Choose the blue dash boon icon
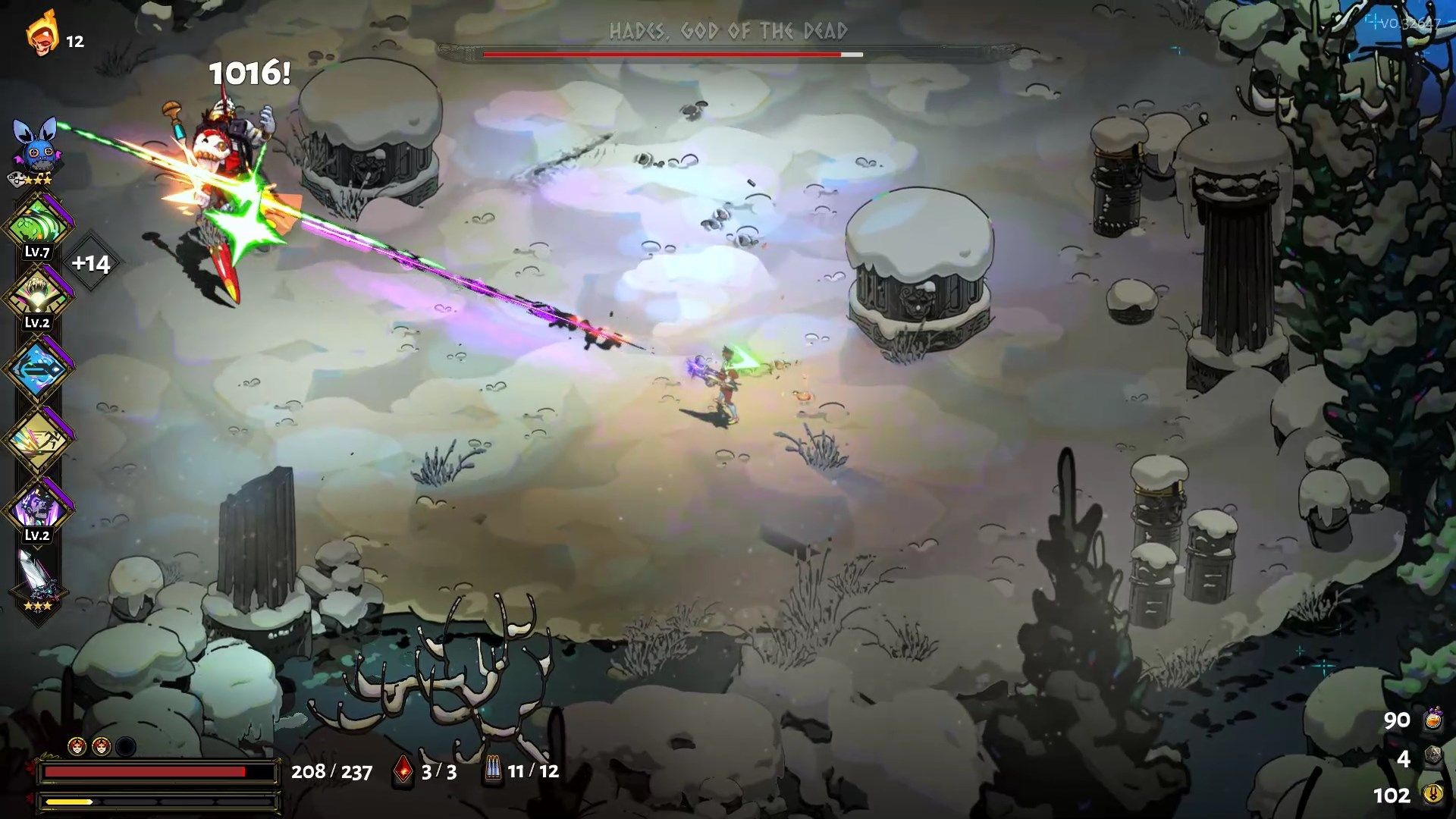This screenshot has height=819, width=1456. [37, 369]
